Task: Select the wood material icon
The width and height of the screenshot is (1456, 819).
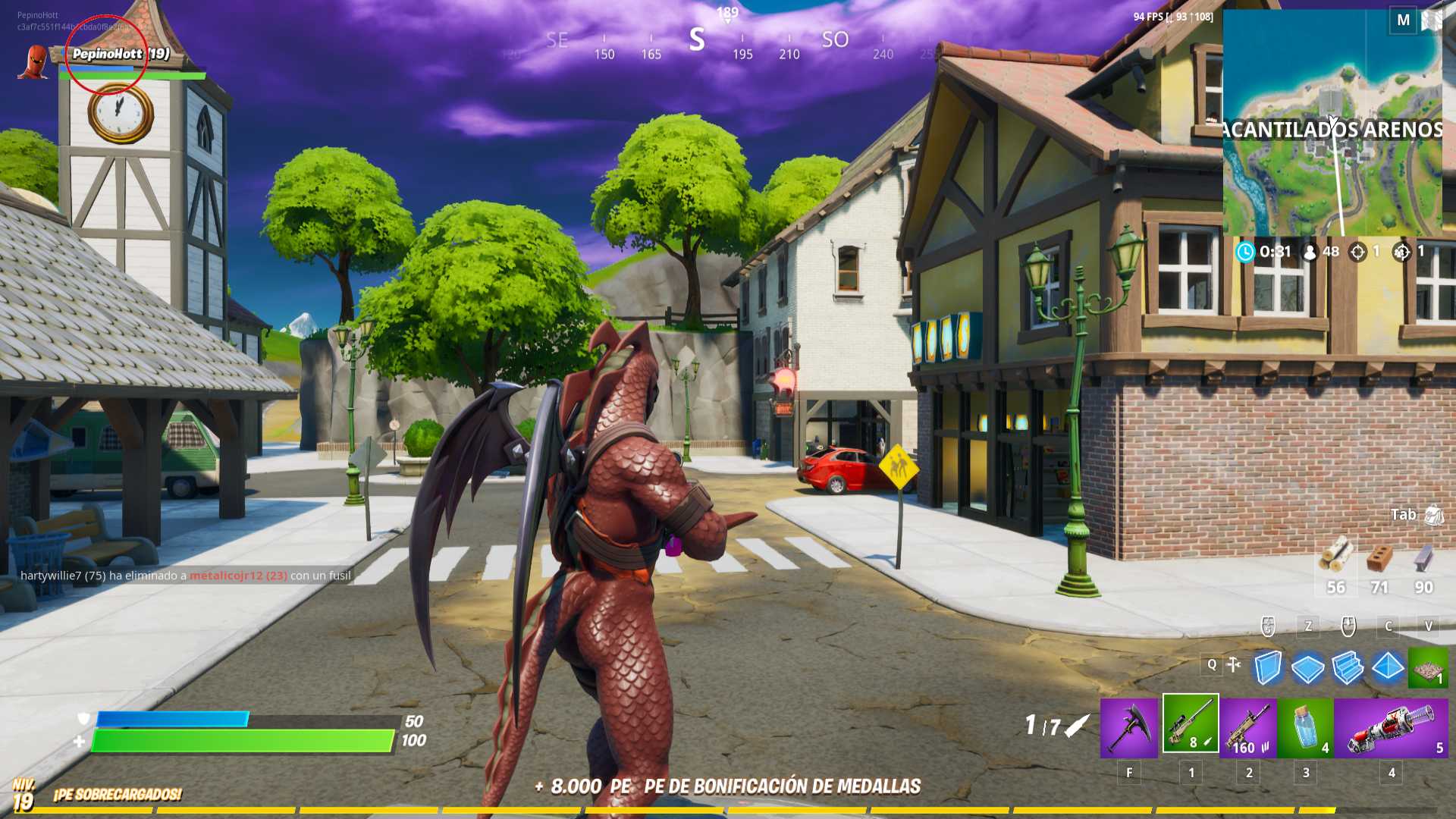Action: 1335,556
